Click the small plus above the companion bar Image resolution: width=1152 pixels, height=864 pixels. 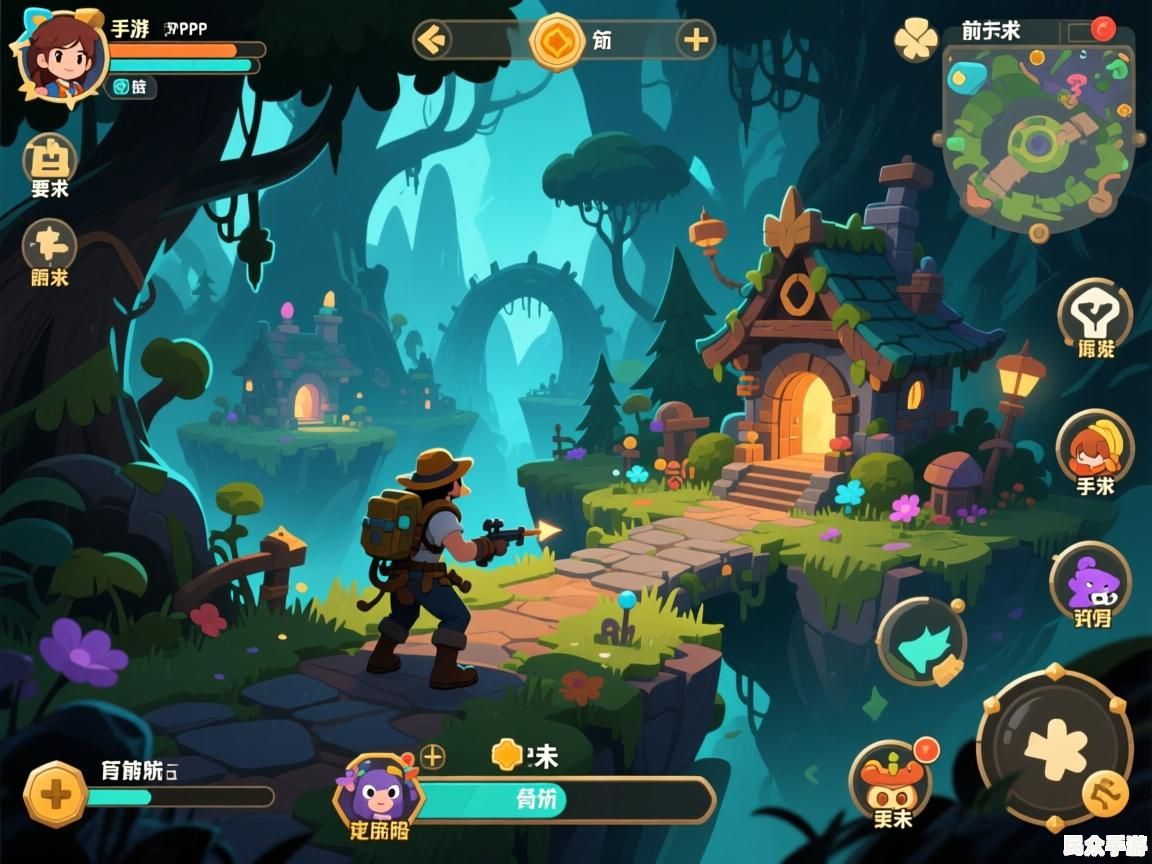pyautogui.click(x=432, y=756)
